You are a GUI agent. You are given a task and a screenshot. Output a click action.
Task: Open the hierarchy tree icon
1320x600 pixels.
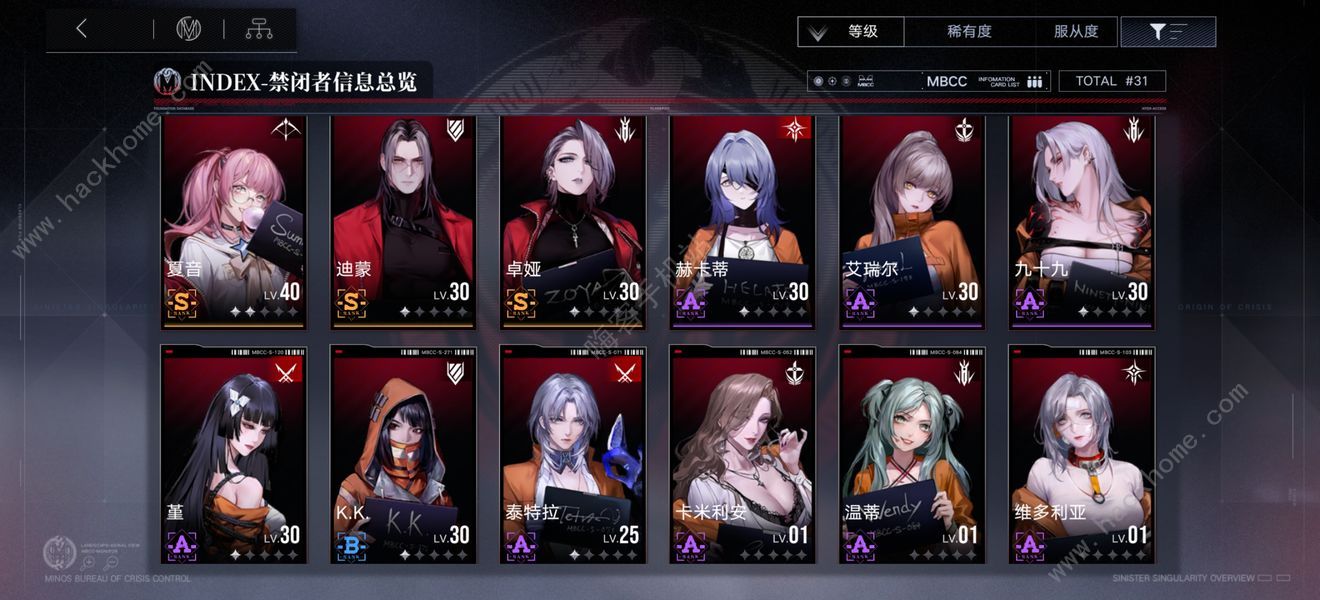(259, 30)
